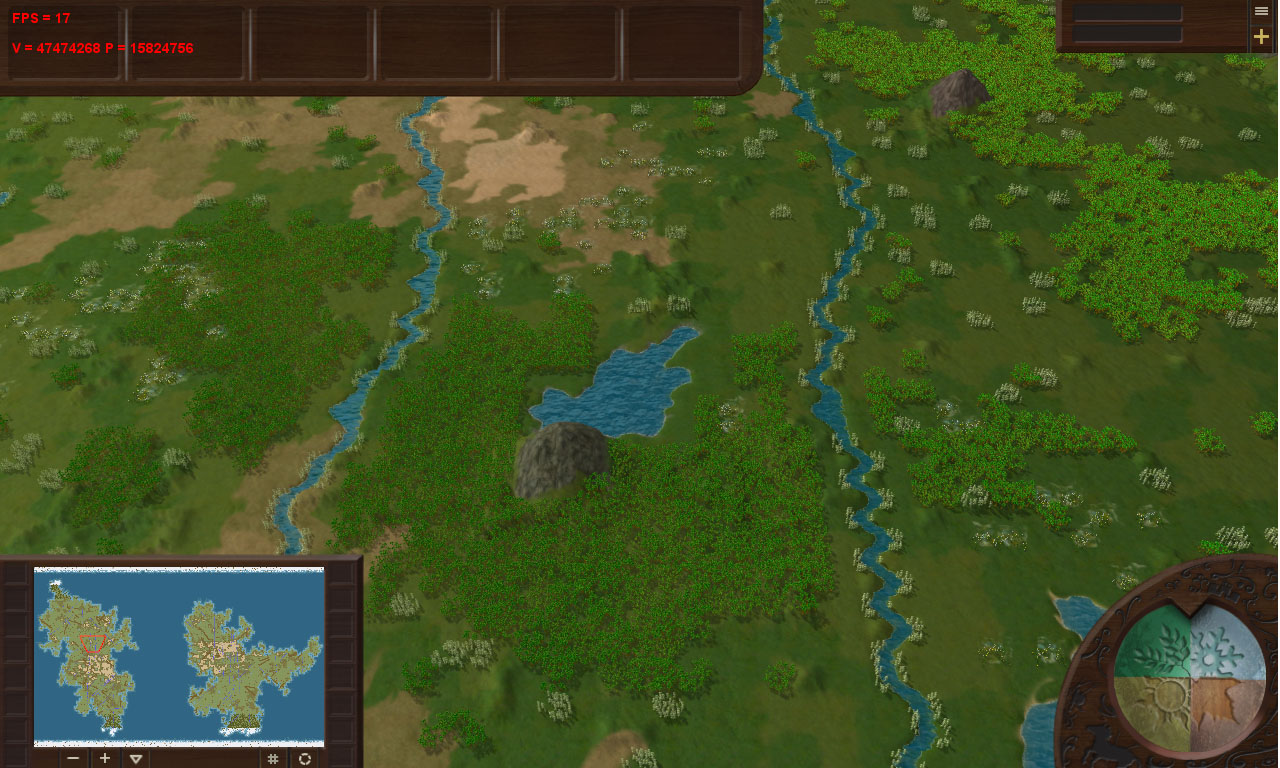Open the hamburger menu button

click(x=1261, y=11)
